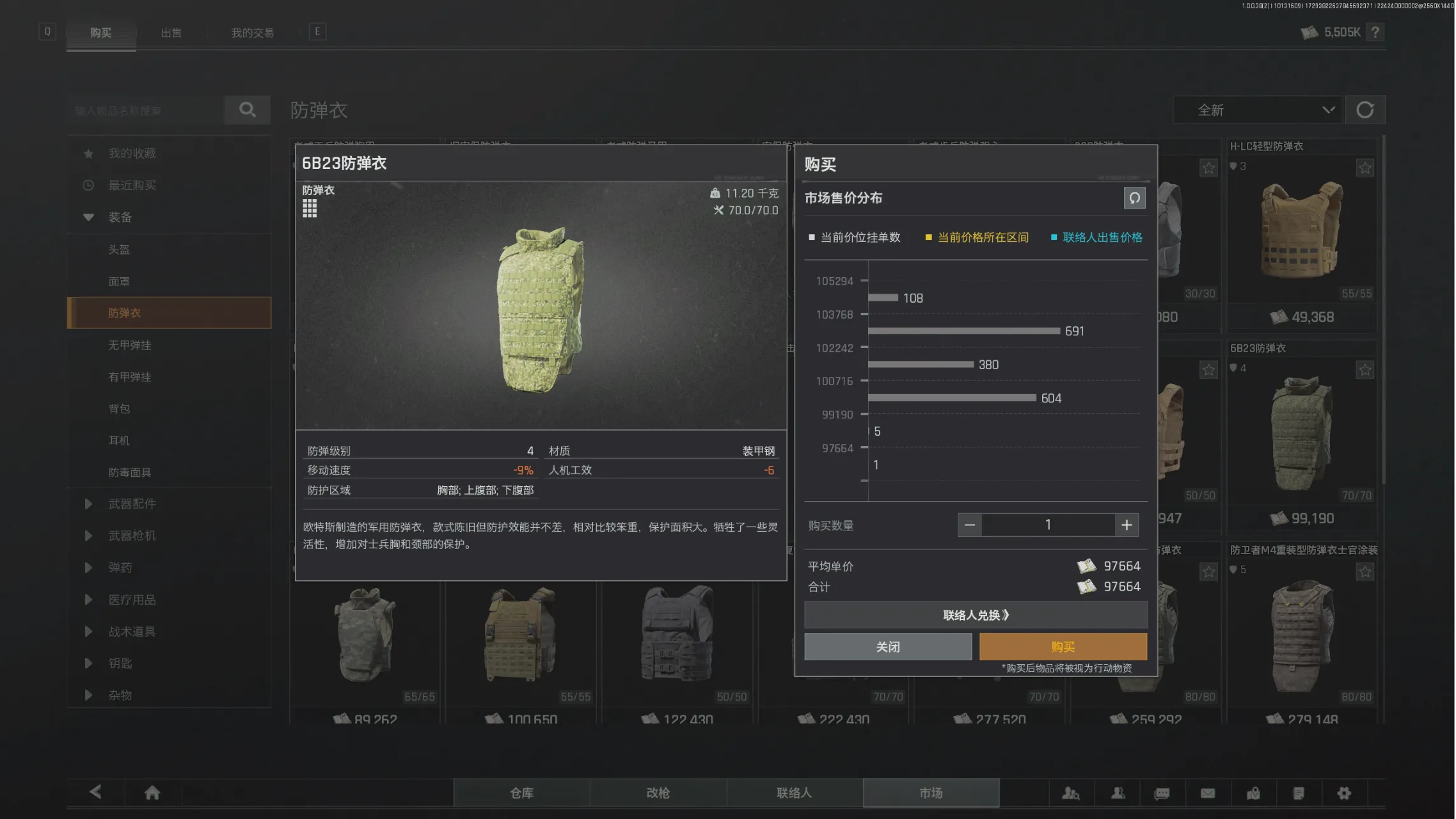Open the mail inbox icon

click(1208, 793)
